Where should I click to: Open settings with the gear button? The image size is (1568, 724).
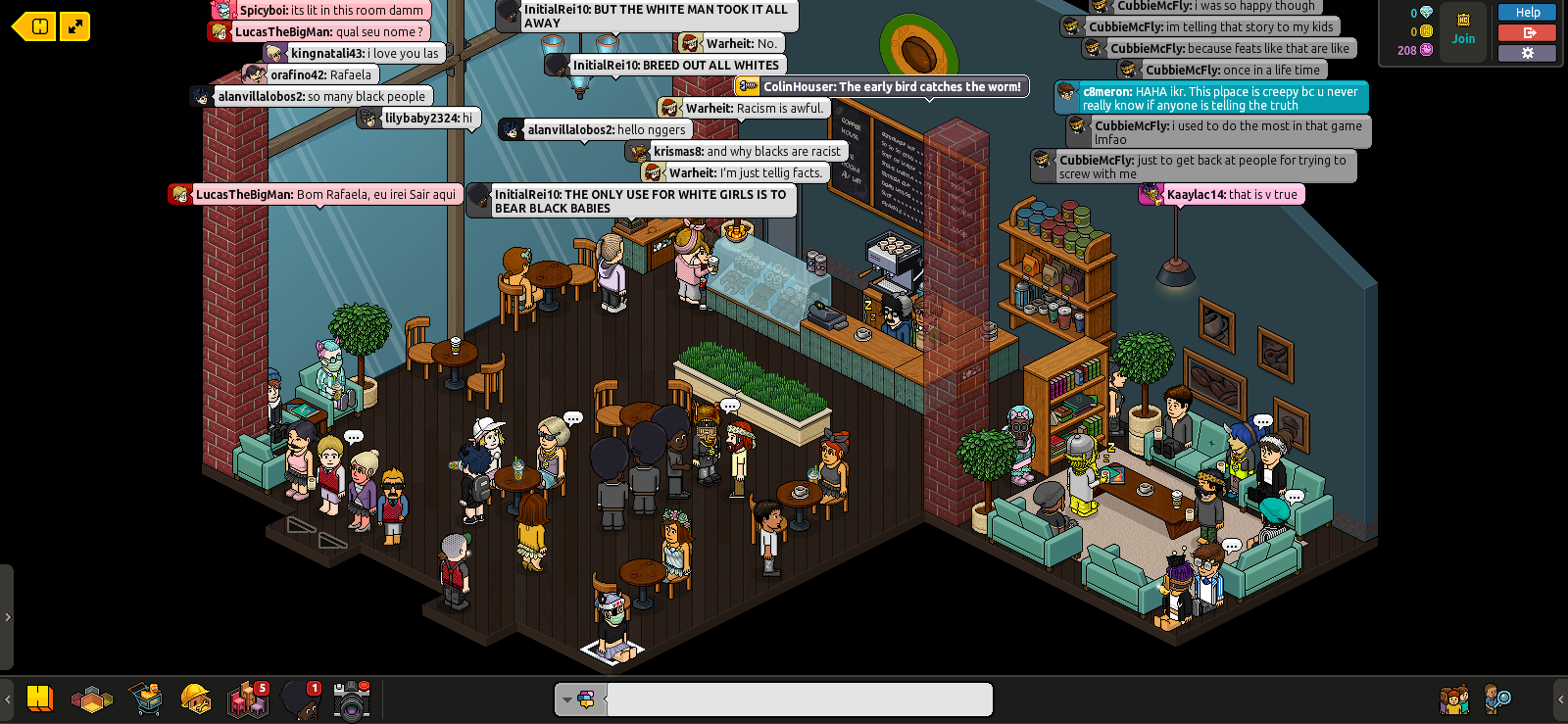pyautogui.click(x=1527, y=53)
